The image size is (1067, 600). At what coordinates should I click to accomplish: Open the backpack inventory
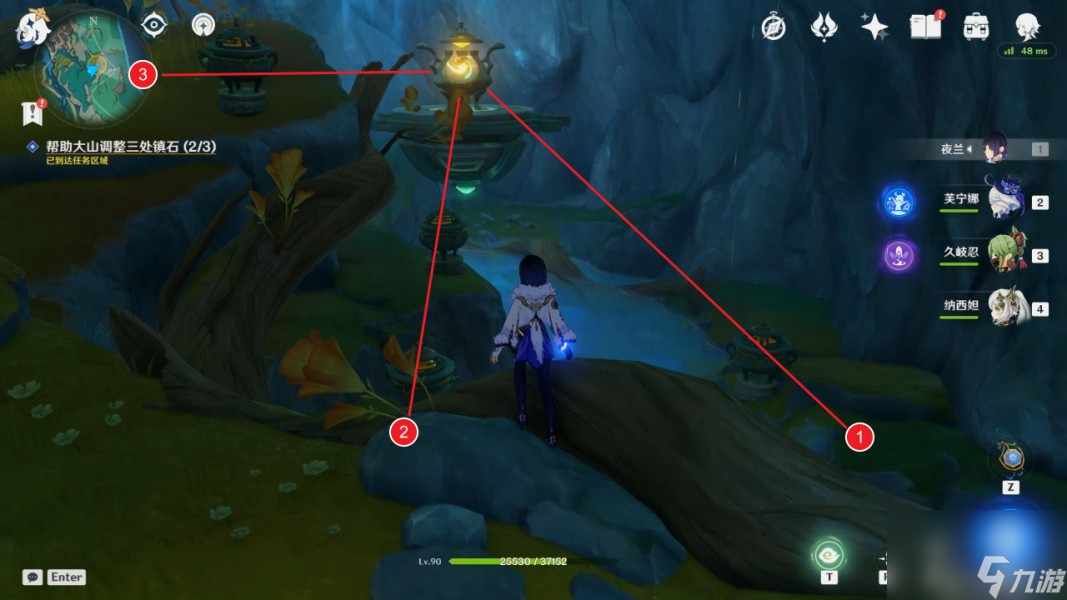point(977,27)
